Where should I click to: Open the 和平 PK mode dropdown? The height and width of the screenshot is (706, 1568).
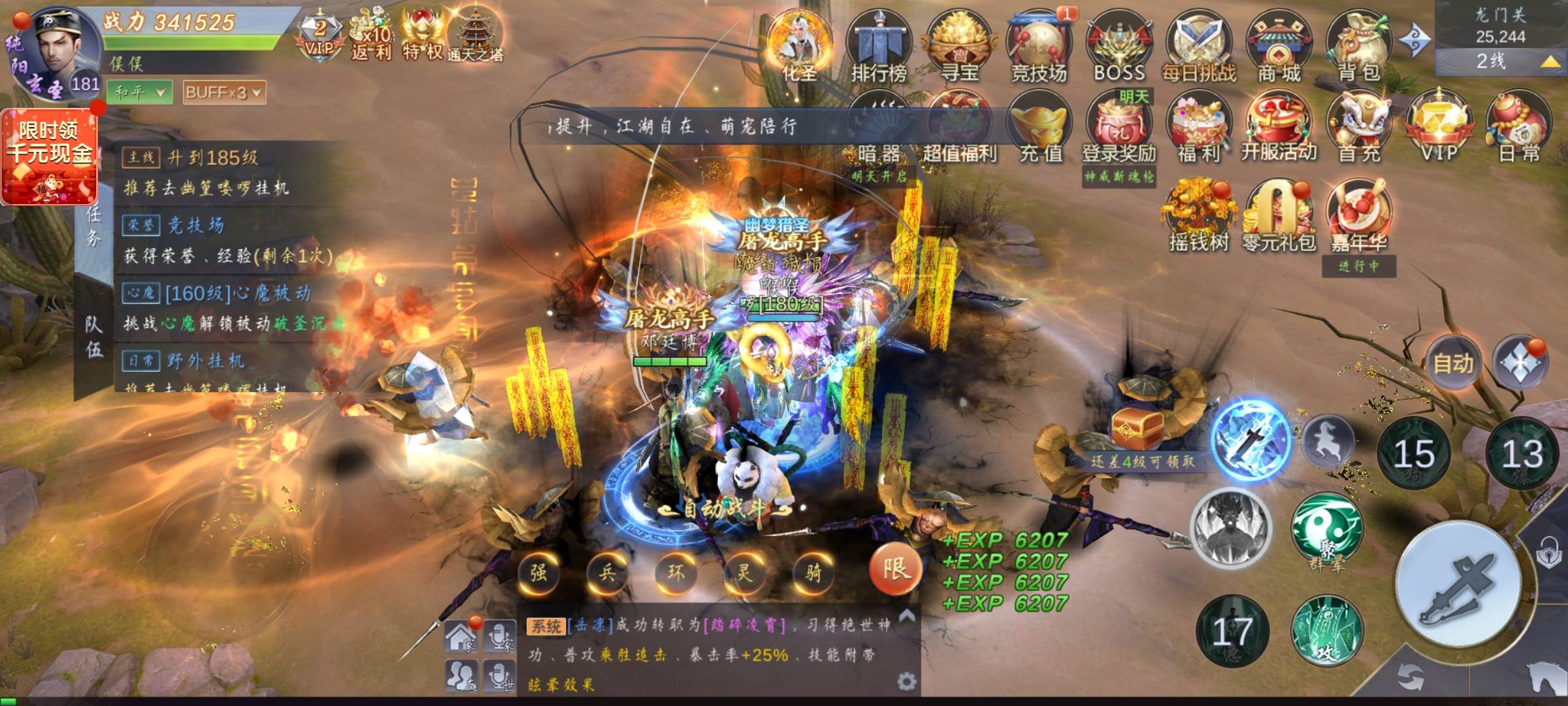click(x=140, y=93)
